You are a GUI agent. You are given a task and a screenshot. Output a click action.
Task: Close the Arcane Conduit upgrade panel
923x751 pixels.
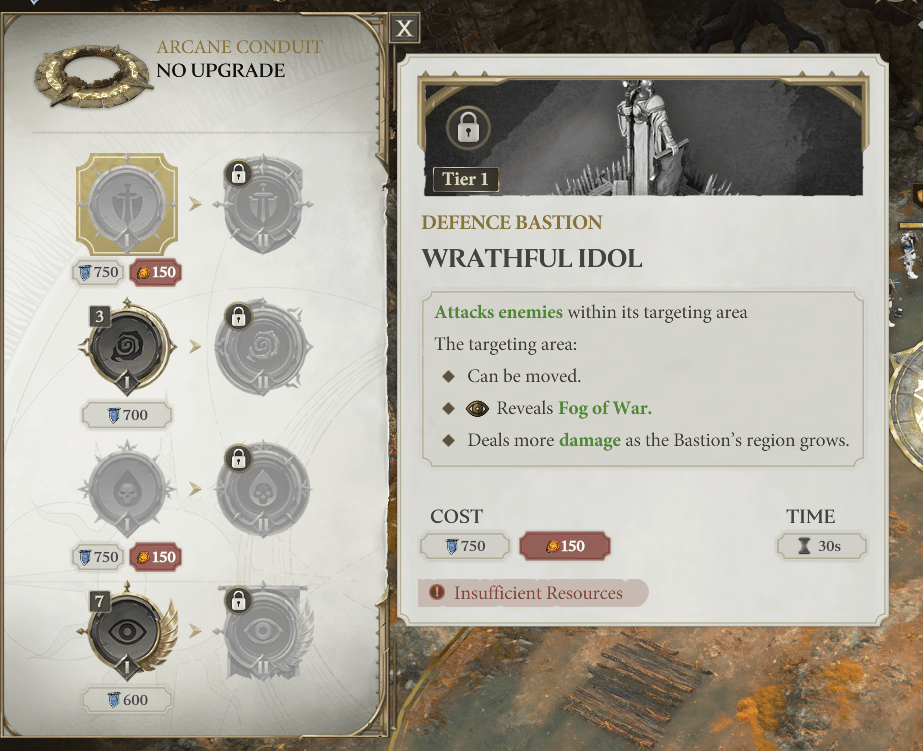[x=404, y=28]
